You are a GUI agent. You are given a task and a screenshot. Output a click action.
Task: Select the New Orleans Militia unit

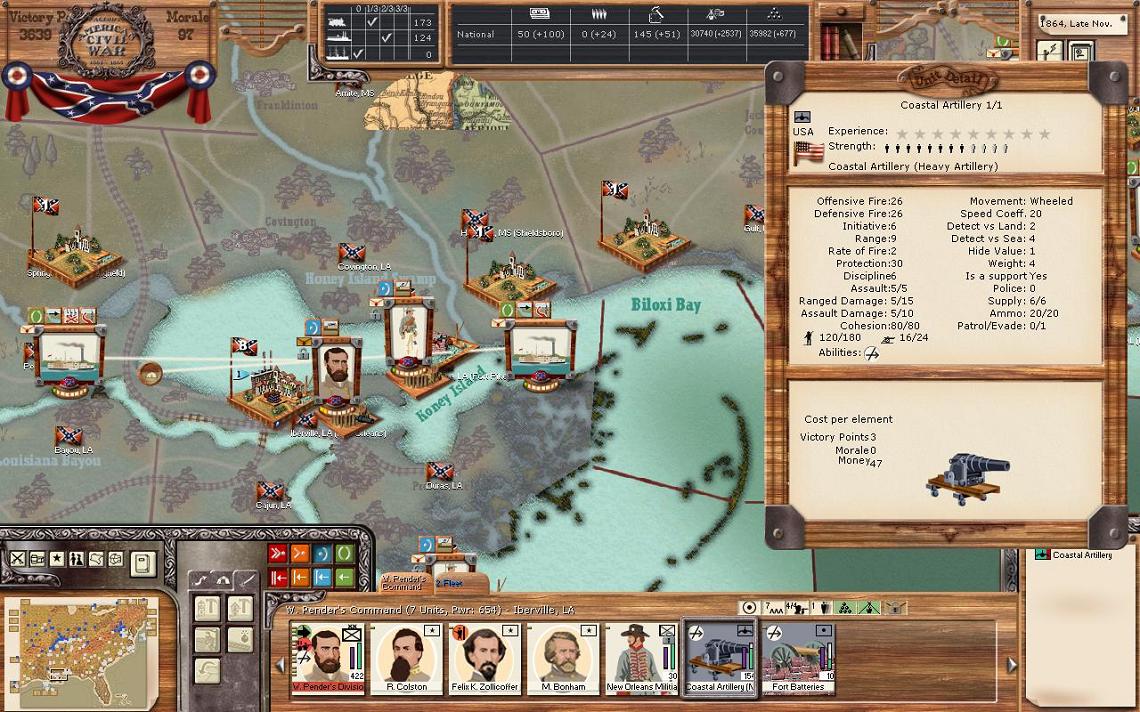pos(641,657)
